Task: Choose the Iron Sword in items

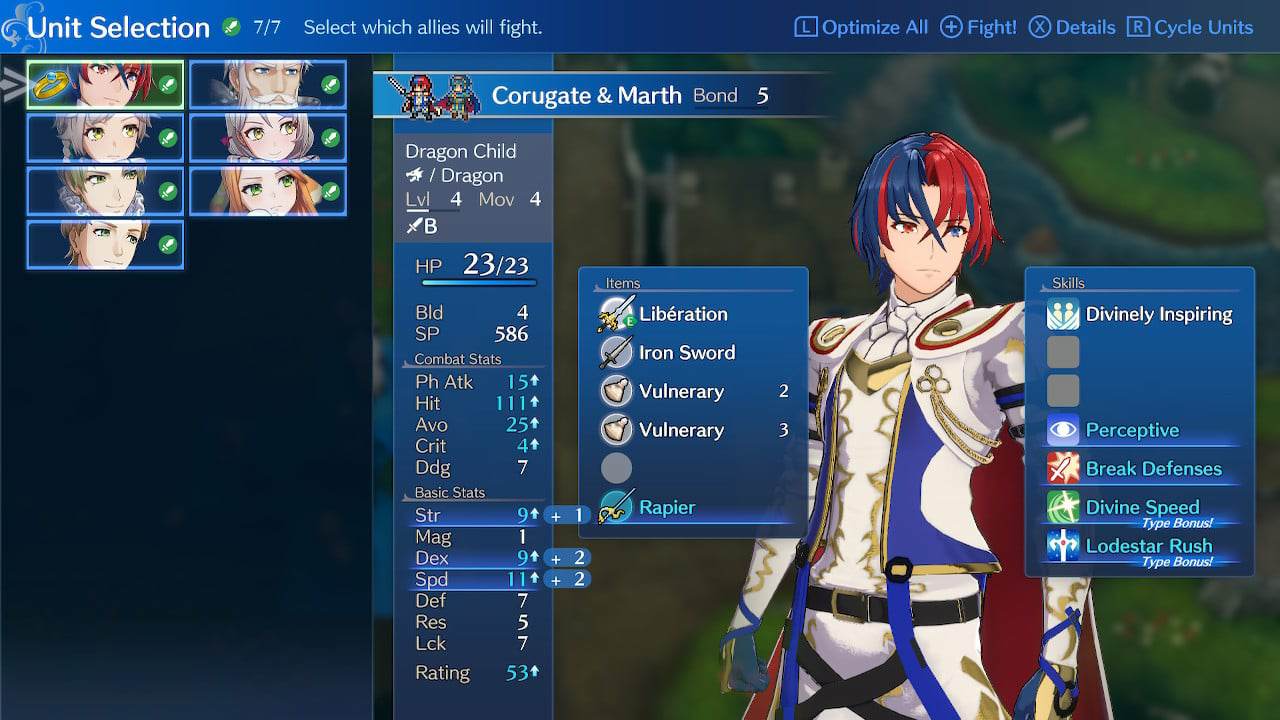Action: pos(686,353)
